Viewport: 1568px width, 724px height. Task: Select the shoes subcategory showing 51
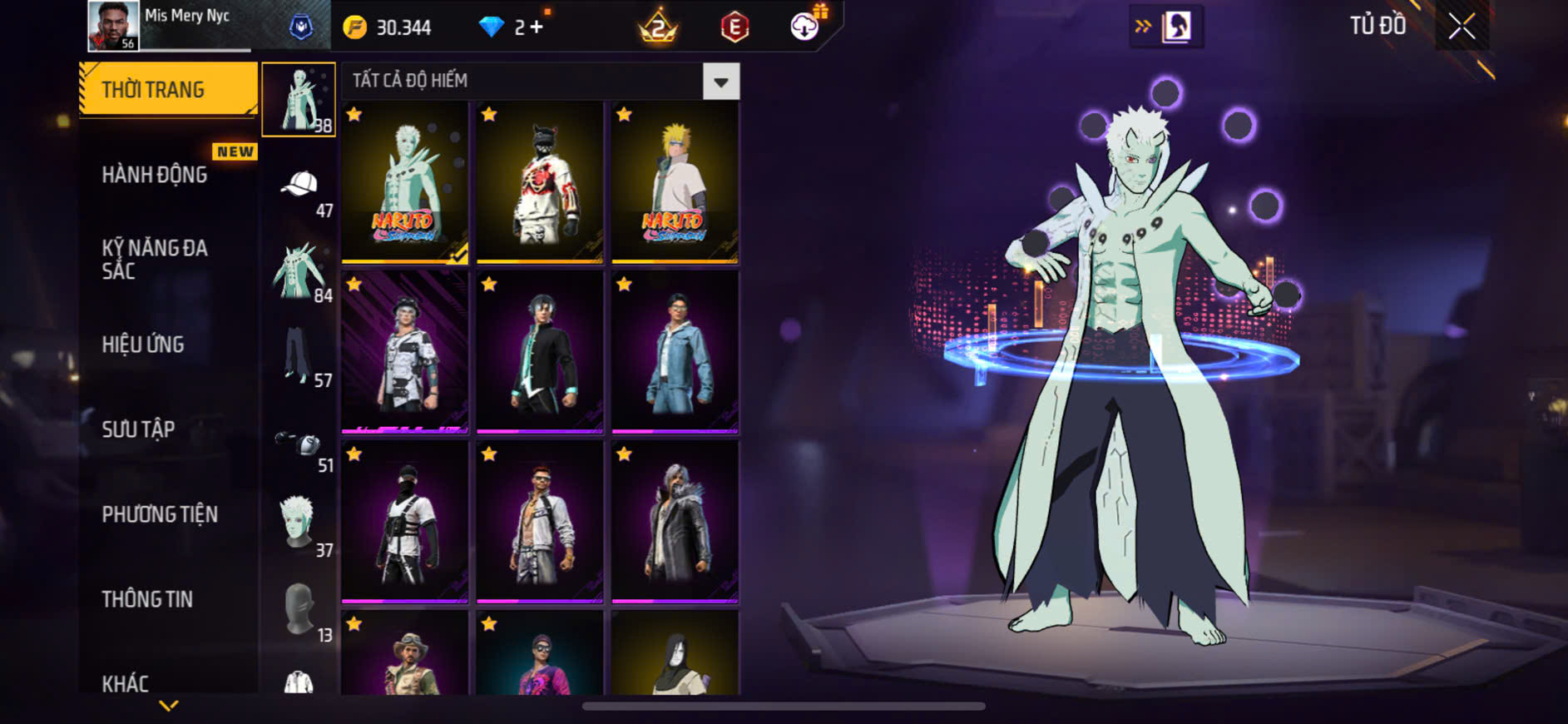coord(299,444)
